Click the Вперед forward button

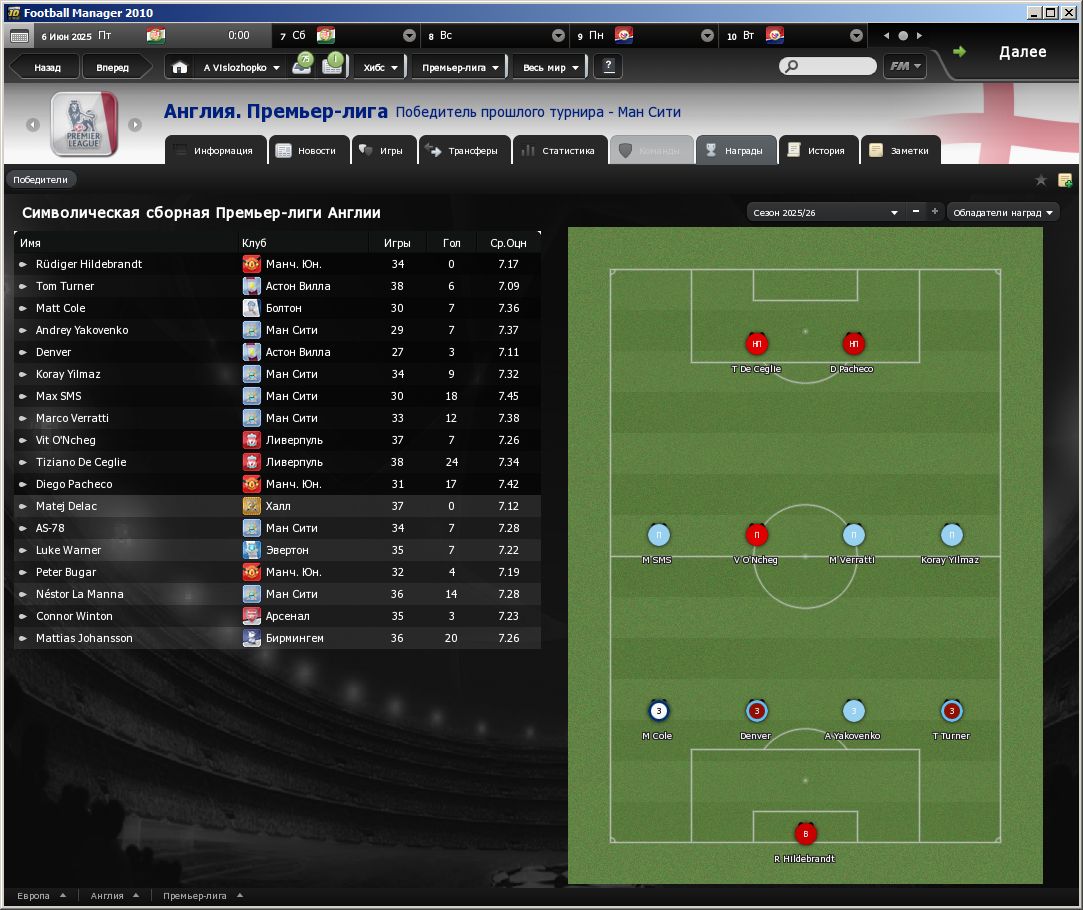[112, 68]
